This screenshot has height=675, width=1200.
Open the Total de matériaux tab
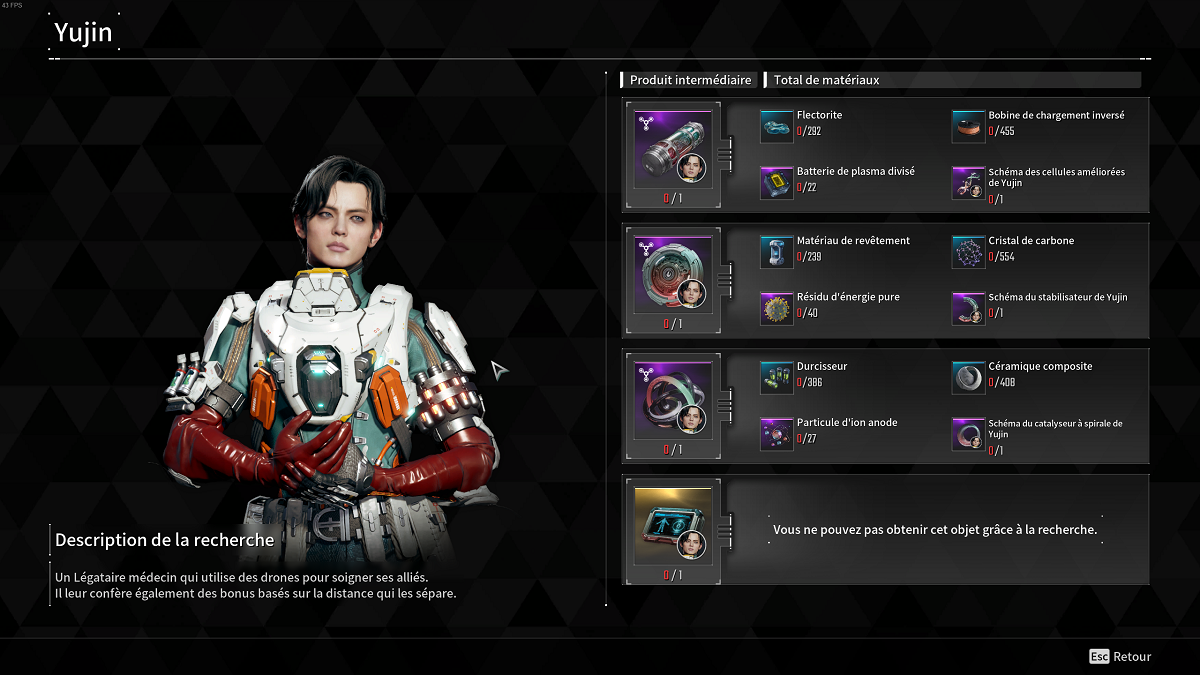click(x=826, y=80)
